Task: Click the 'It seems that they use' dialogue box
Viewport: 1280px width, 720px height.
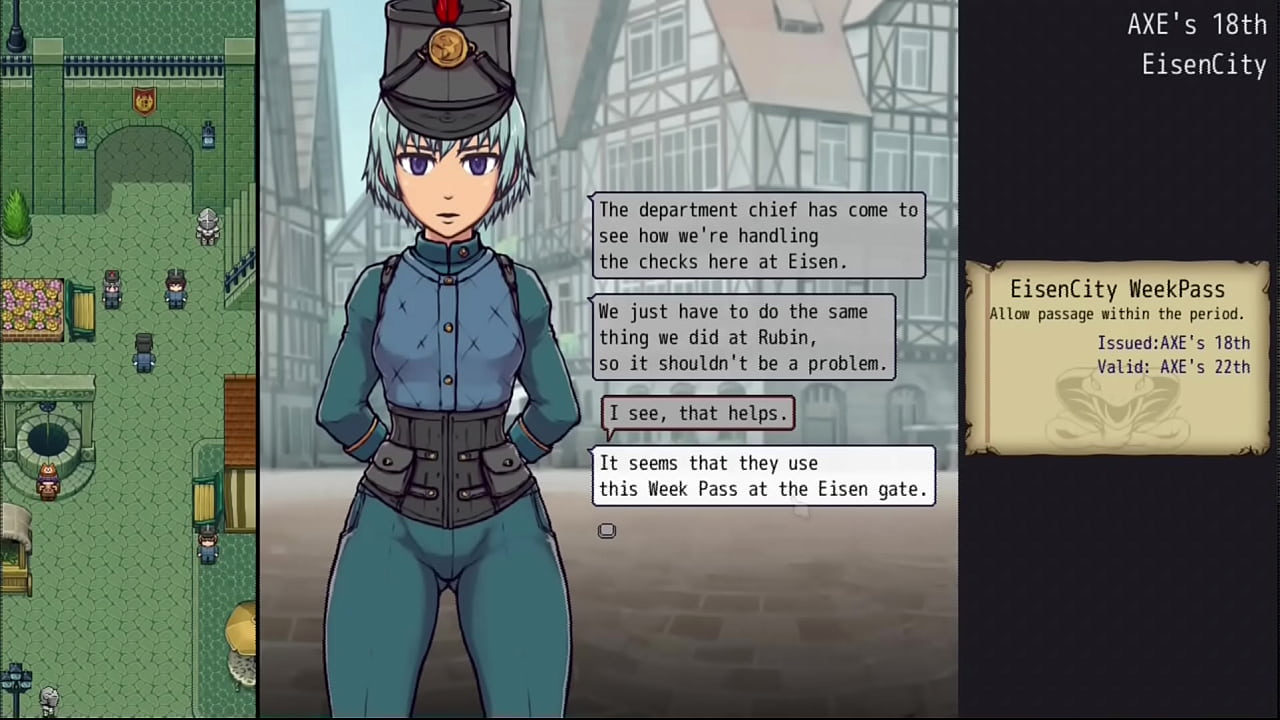Action: pyautogui.click(x=764, y=476)
